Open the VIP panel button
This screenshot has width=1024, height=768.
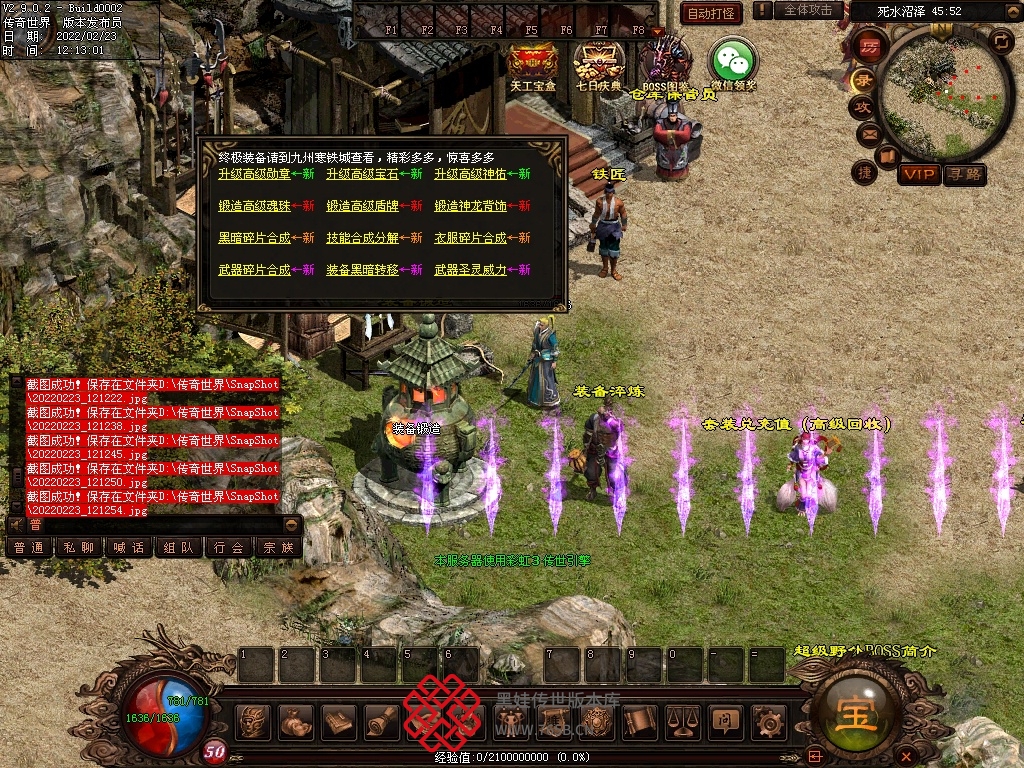[918, 175]
